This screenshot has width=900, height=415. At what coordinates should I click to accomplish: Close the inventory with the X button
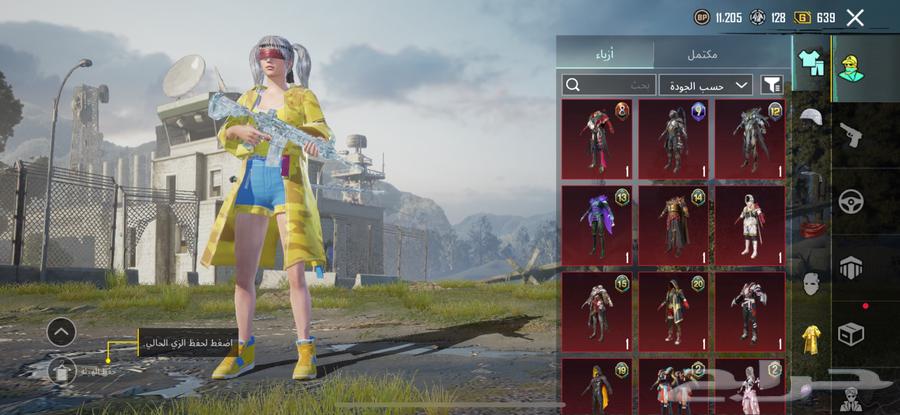(855, 17)
